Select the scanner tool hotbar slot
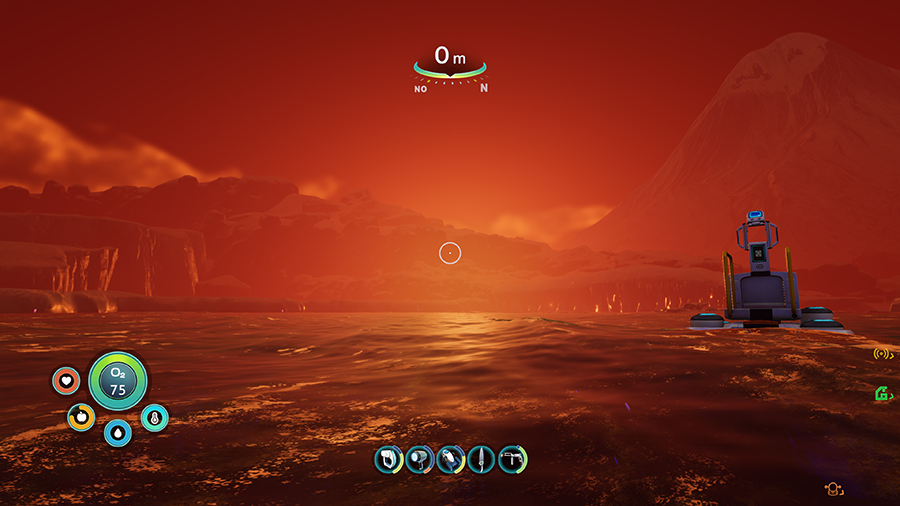Screen dimensions: 900x506 tap(388, 459)
